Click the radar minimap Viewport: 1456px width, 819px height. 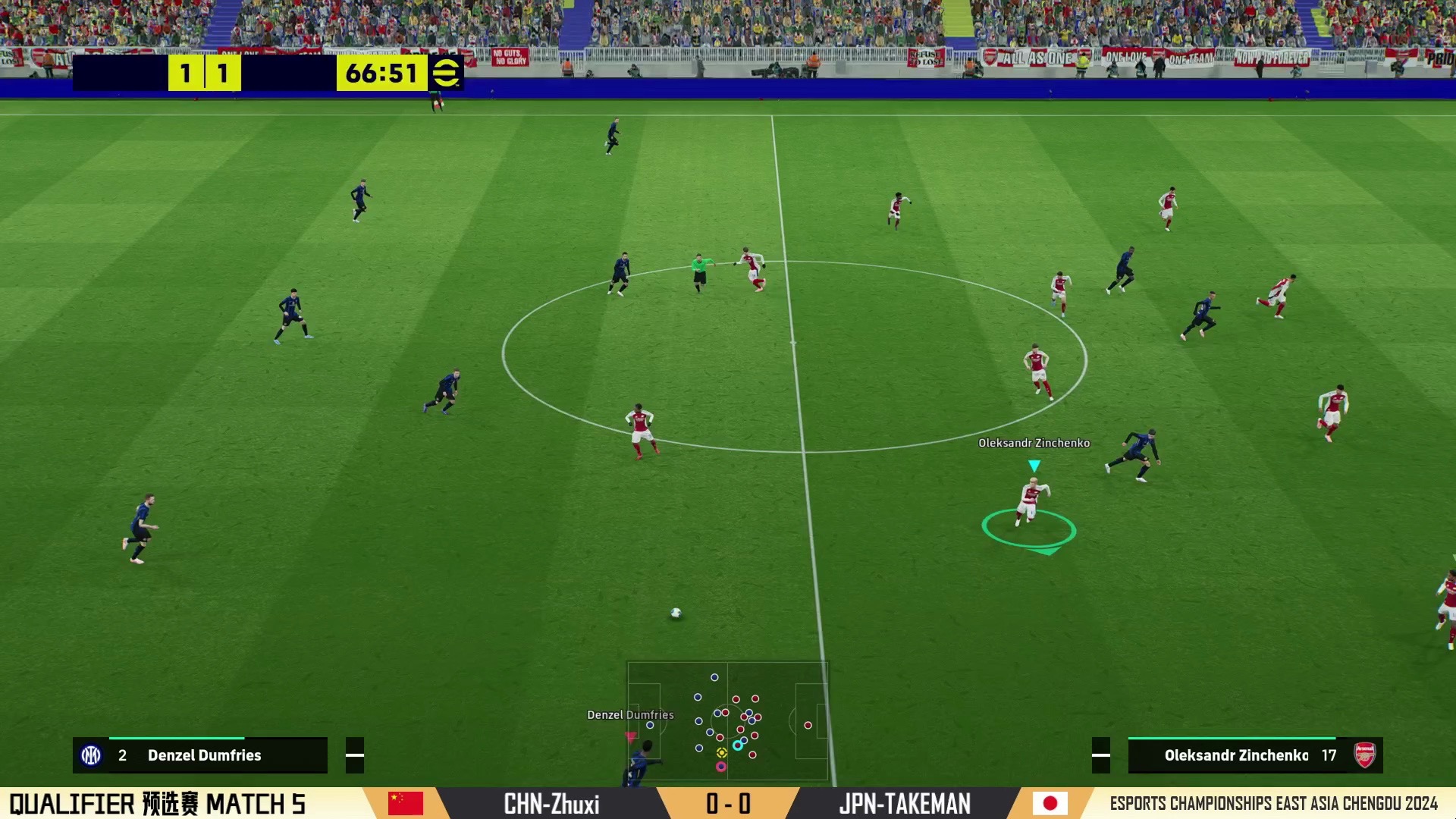pos(727,720)
